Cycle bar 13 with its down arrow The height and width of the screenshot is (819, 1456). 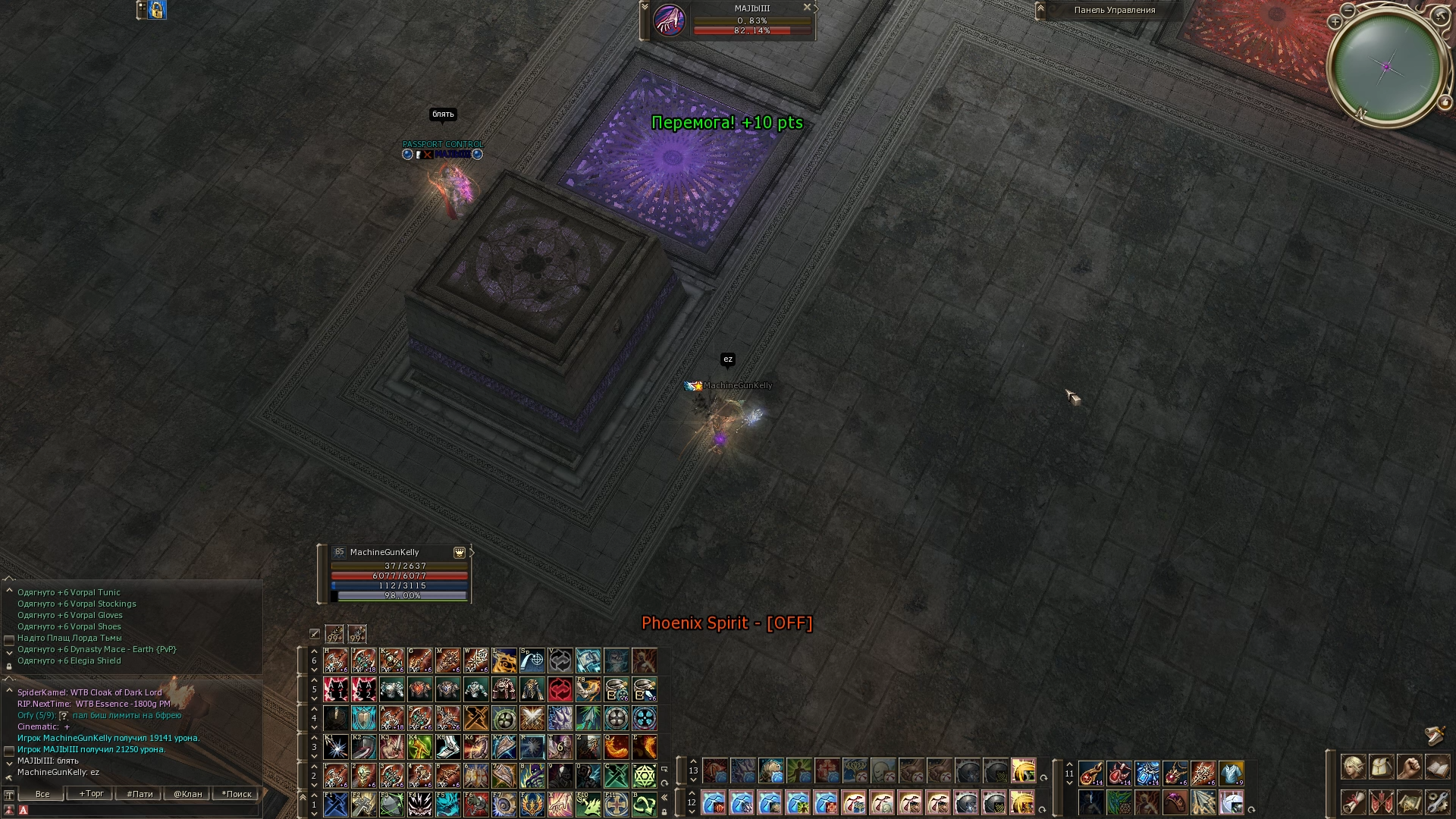694,780
